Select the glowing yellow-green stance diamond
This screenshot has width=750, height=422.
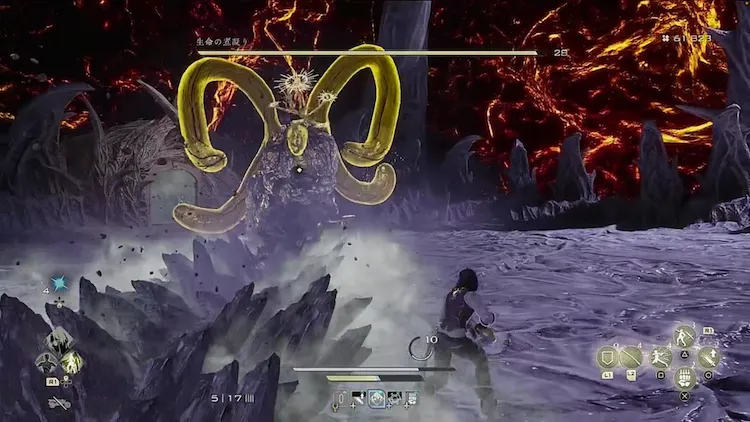[72, 362]
